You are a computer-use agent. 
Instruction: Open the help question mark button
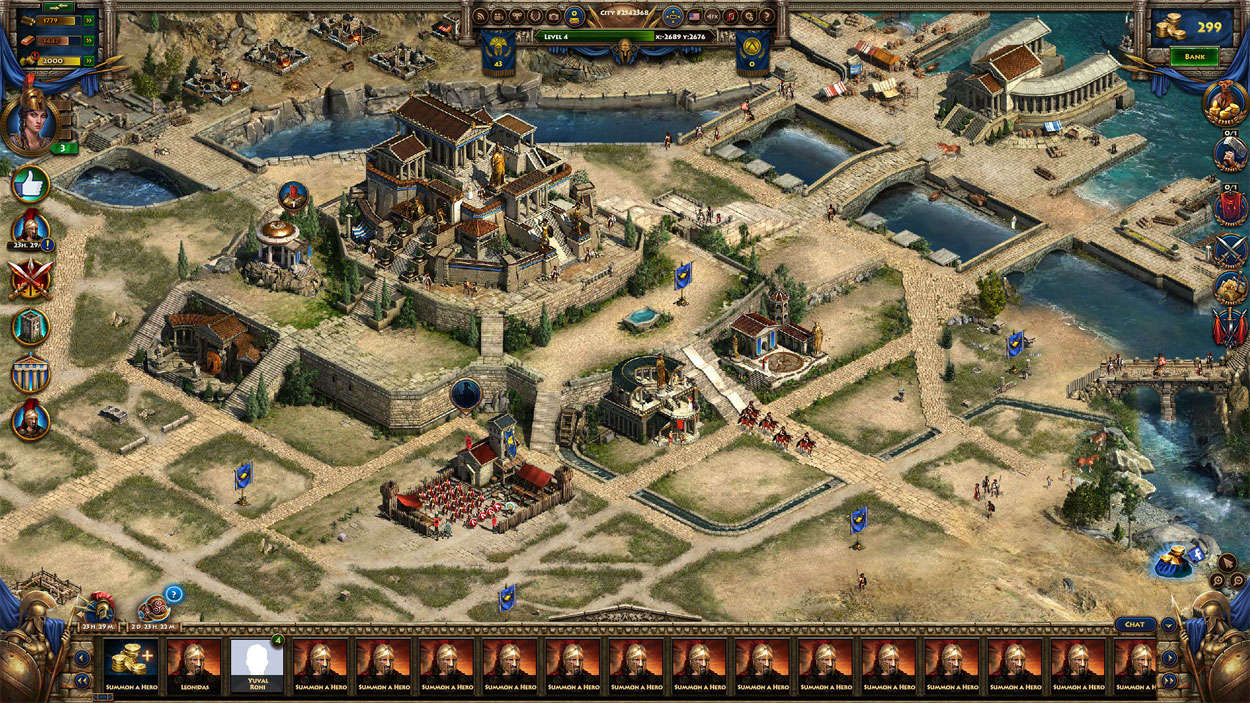click(x=767, y=16)
